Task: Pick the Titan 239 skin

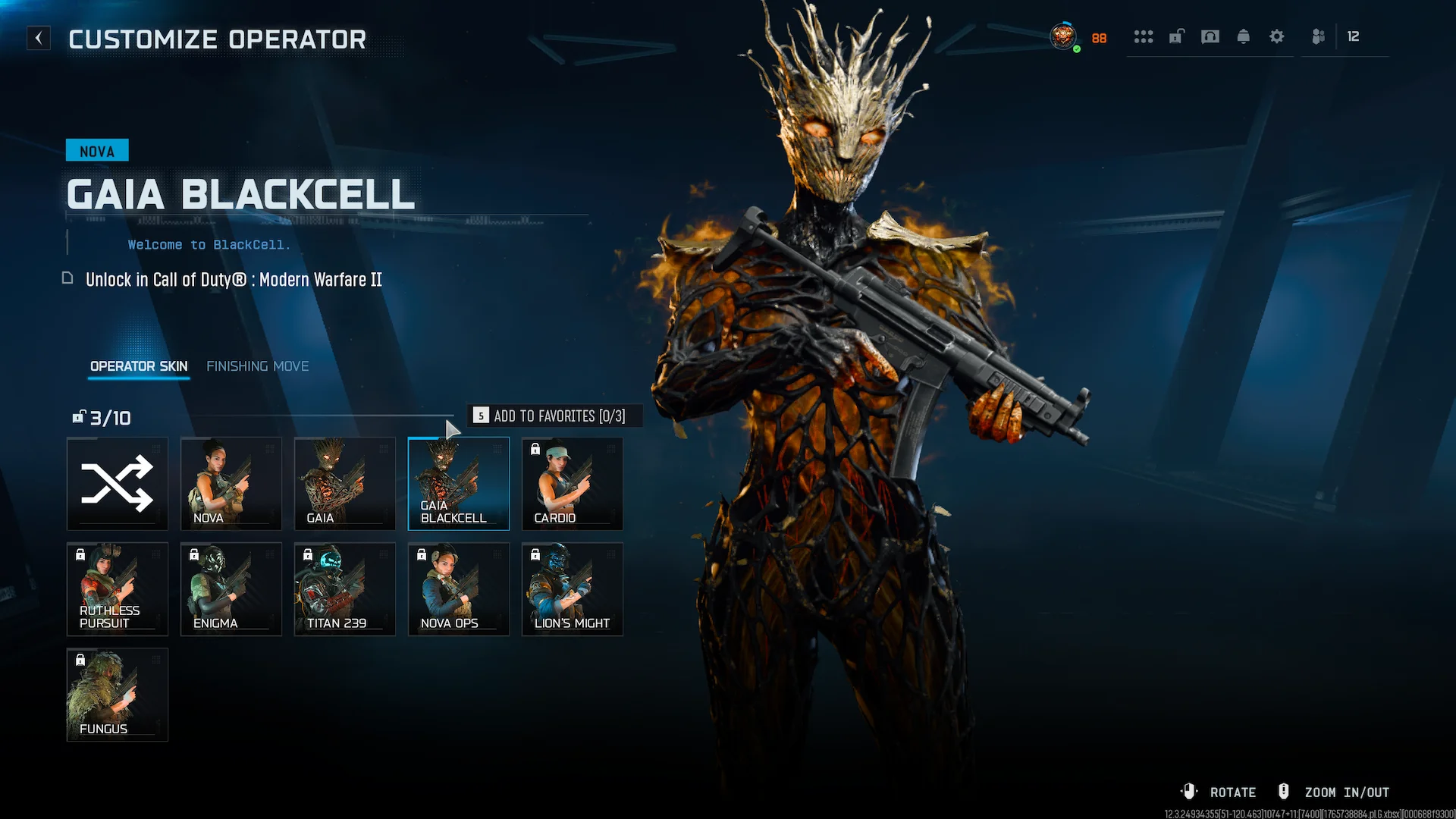Action: click(345, 589)
